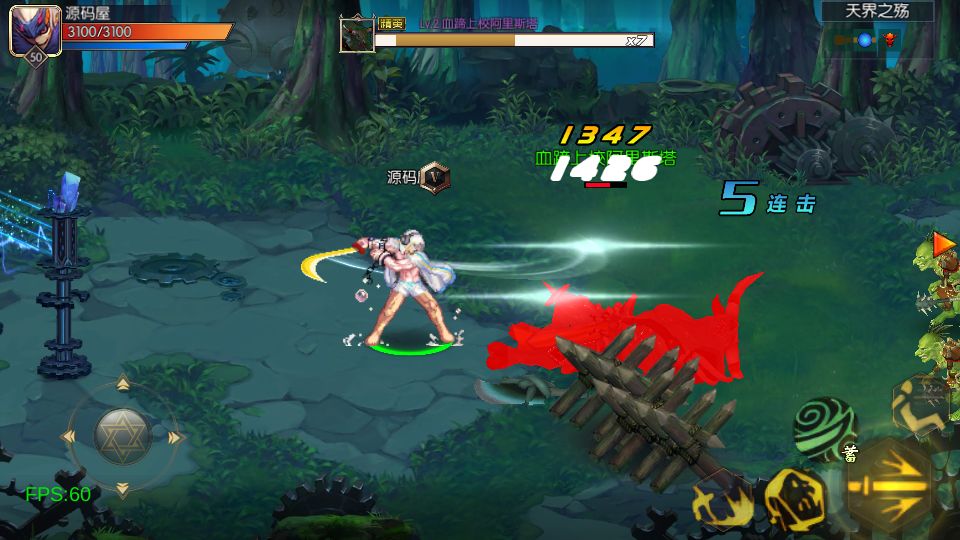Tap the joystick right arrow
Screen dimensions: 960x540
pyautogui.click(x=175, y=437)
